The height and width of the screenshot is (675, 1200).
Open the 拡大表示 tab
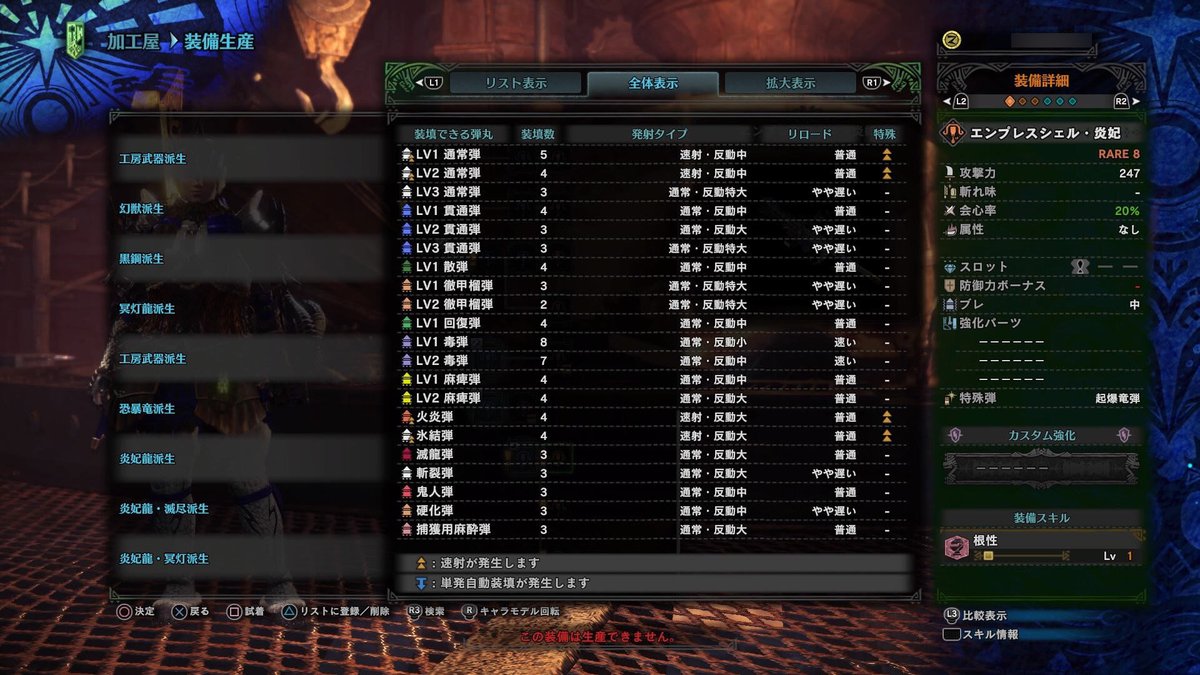790,83
